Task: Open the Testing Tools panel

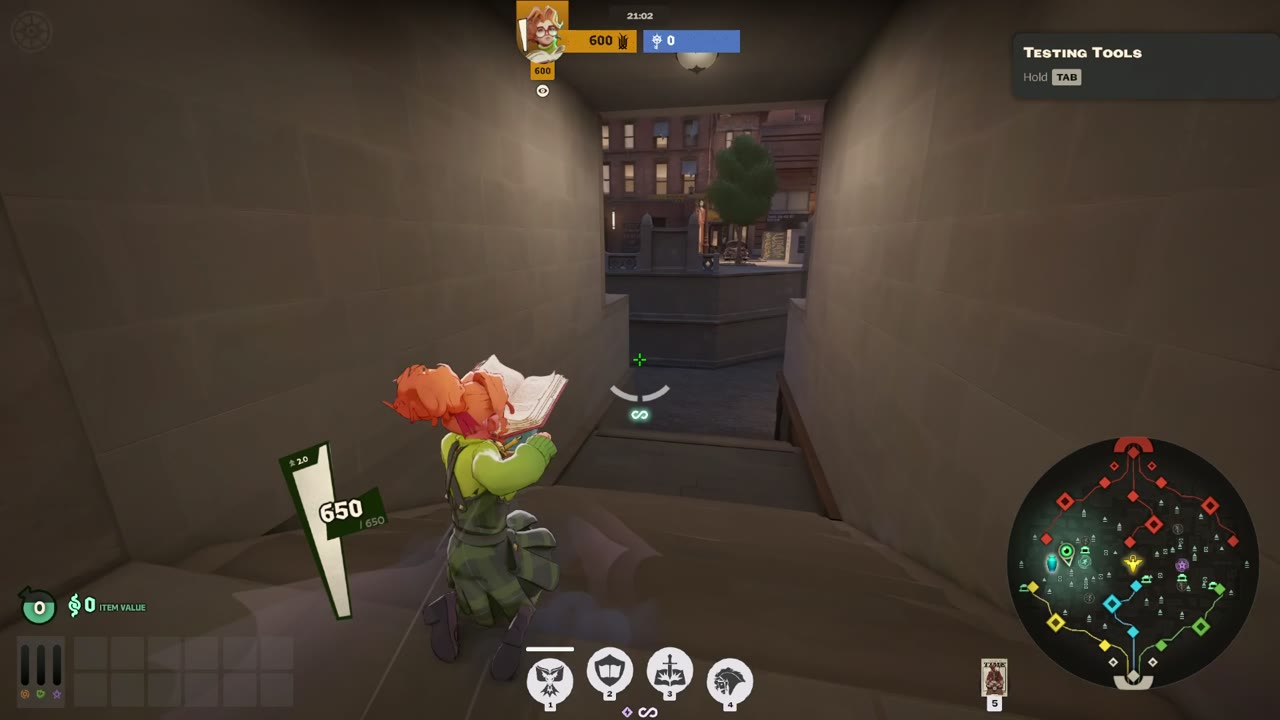Action: [1082, 53]
